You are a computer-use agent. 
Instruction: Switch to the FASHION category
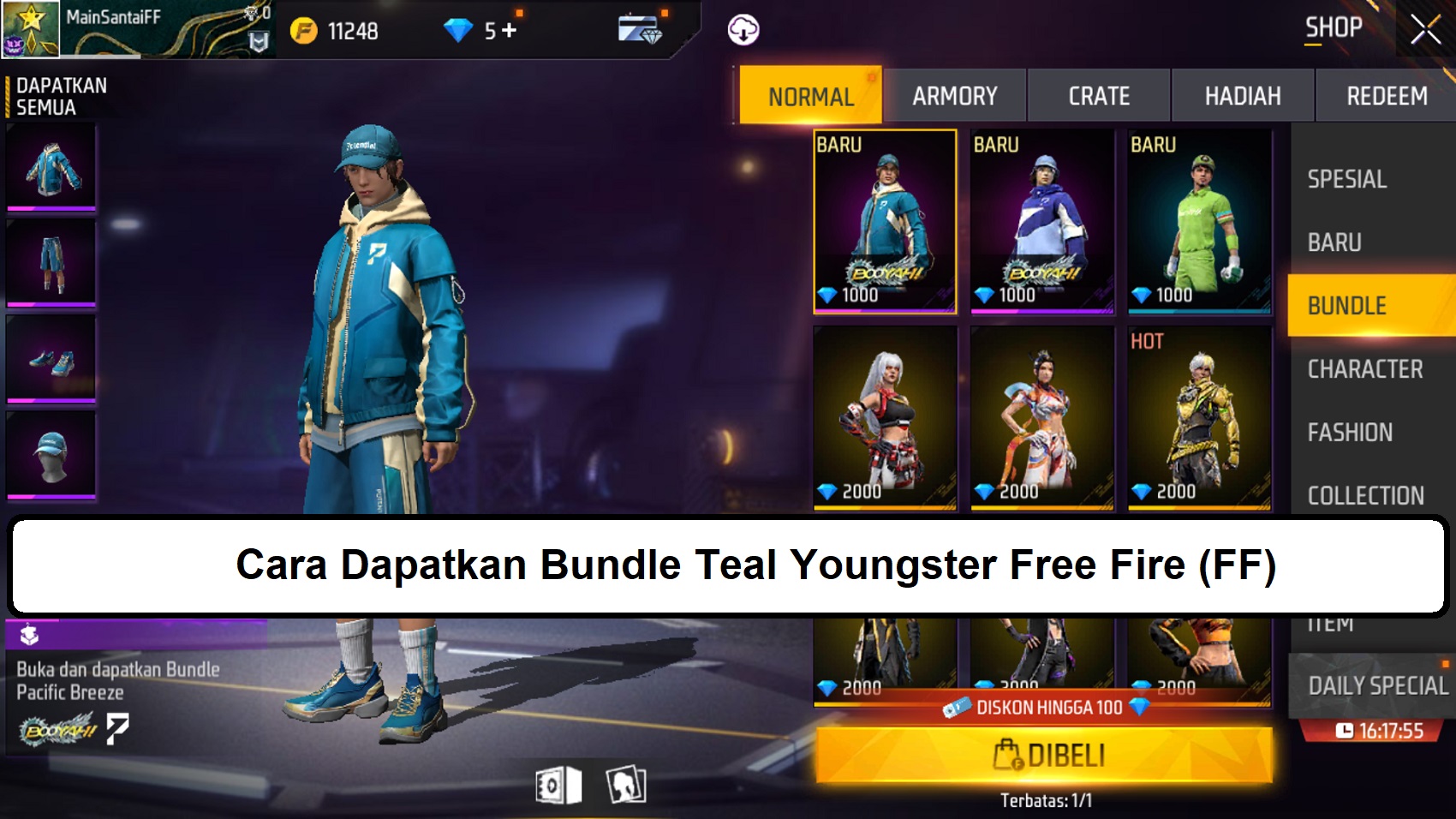click(x=1351, y=433)
